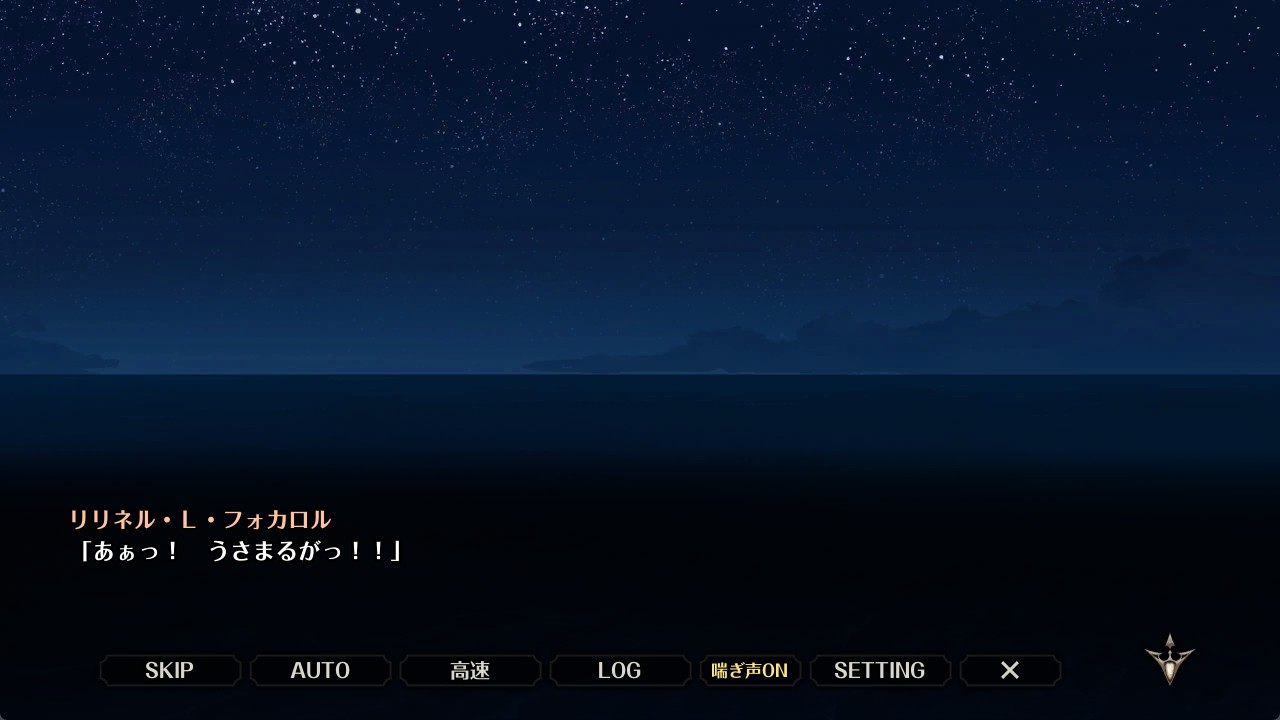Open the SETTING menu
The image size is (1280, 720).
[x=880, y=670]
